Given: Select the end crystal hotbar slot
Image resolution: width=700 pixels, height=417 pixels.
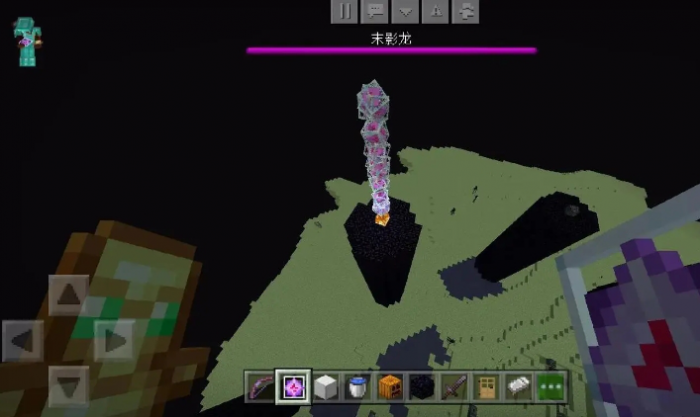Looking at the screenshot, I should [x=294, y=386].
